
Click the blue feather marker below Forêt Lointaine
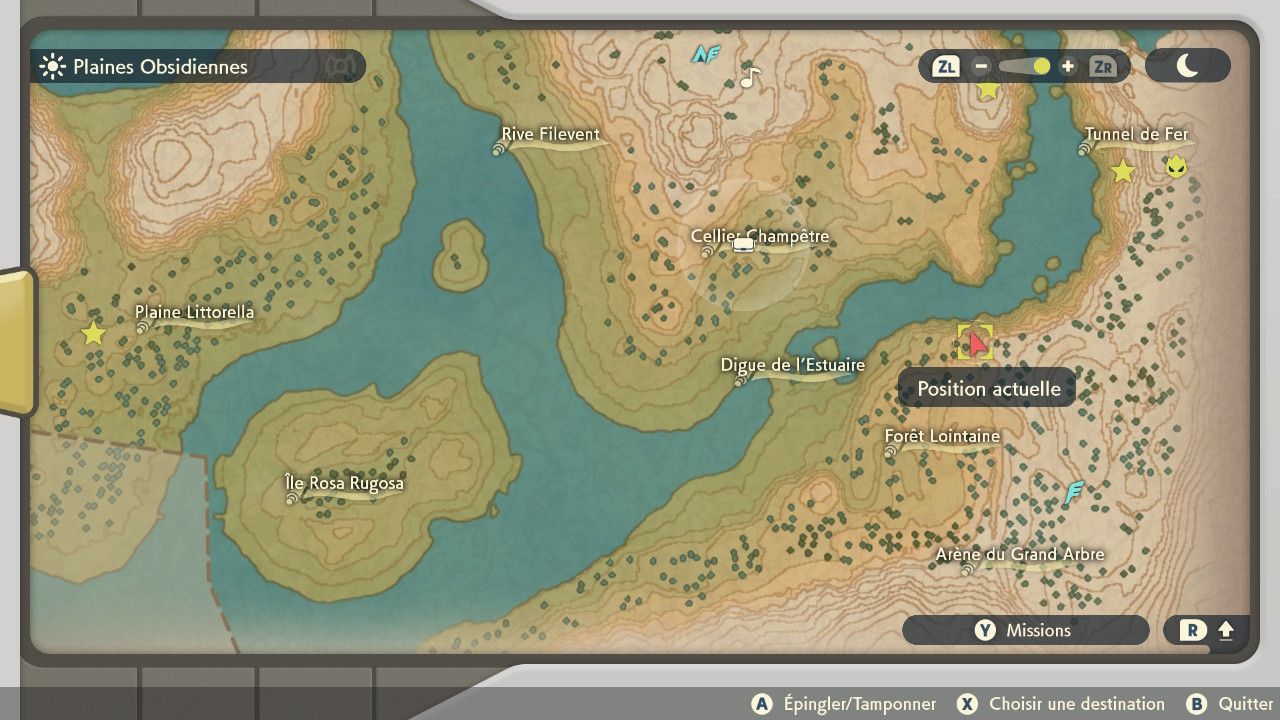(1074, 492)
